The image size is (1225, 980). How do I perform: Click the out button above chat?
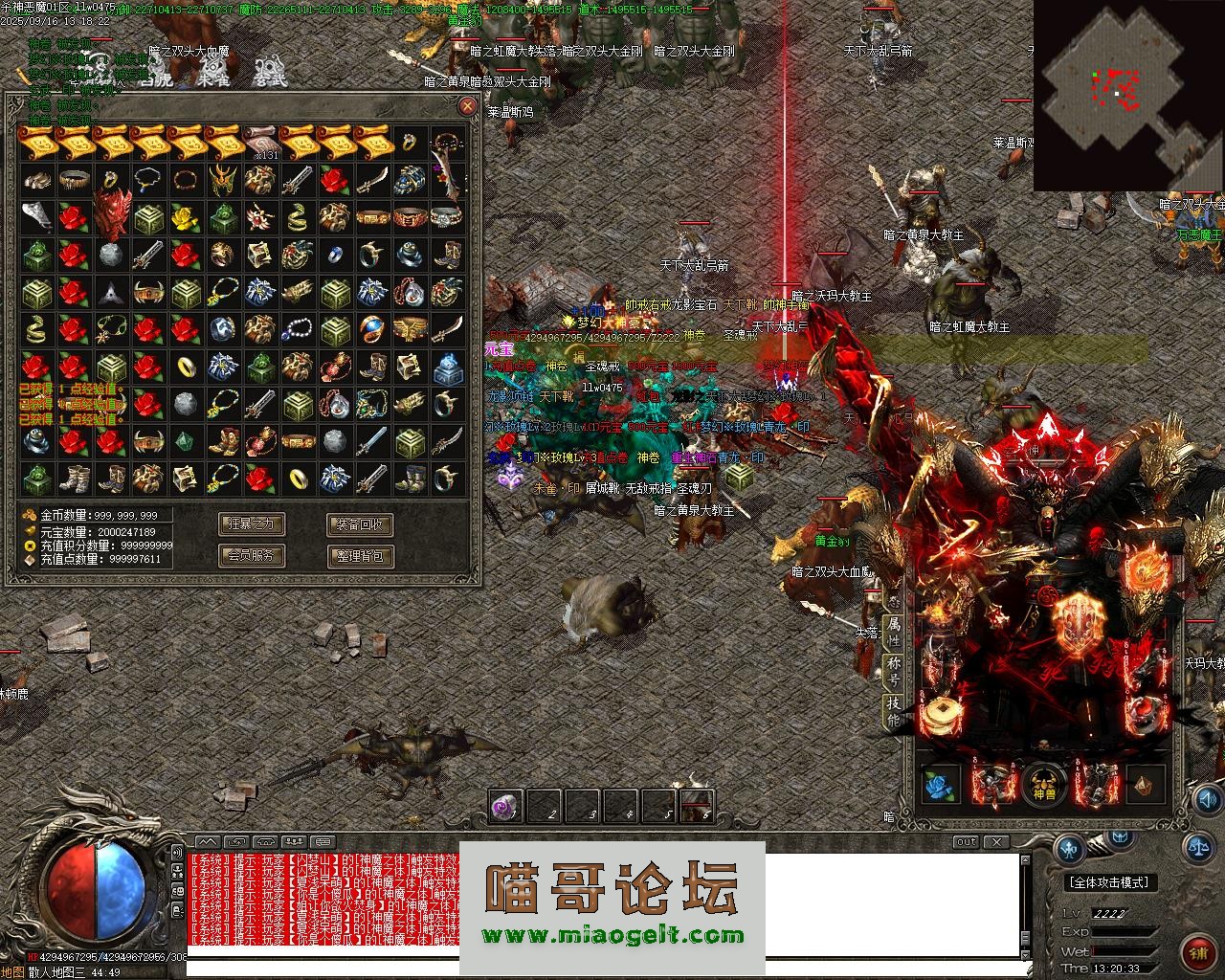click(x=966, y=842)
